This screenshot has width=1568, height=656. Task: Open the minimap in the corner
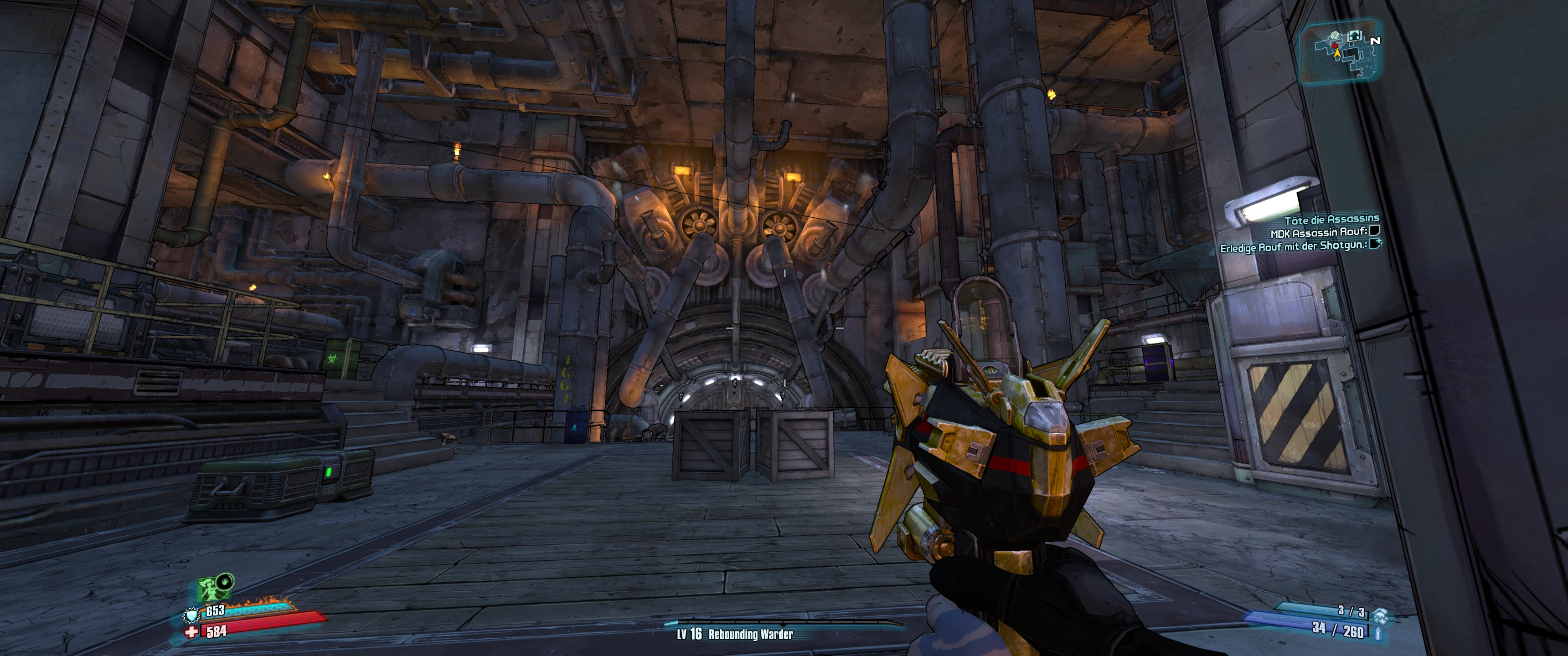pos(1339,51)
